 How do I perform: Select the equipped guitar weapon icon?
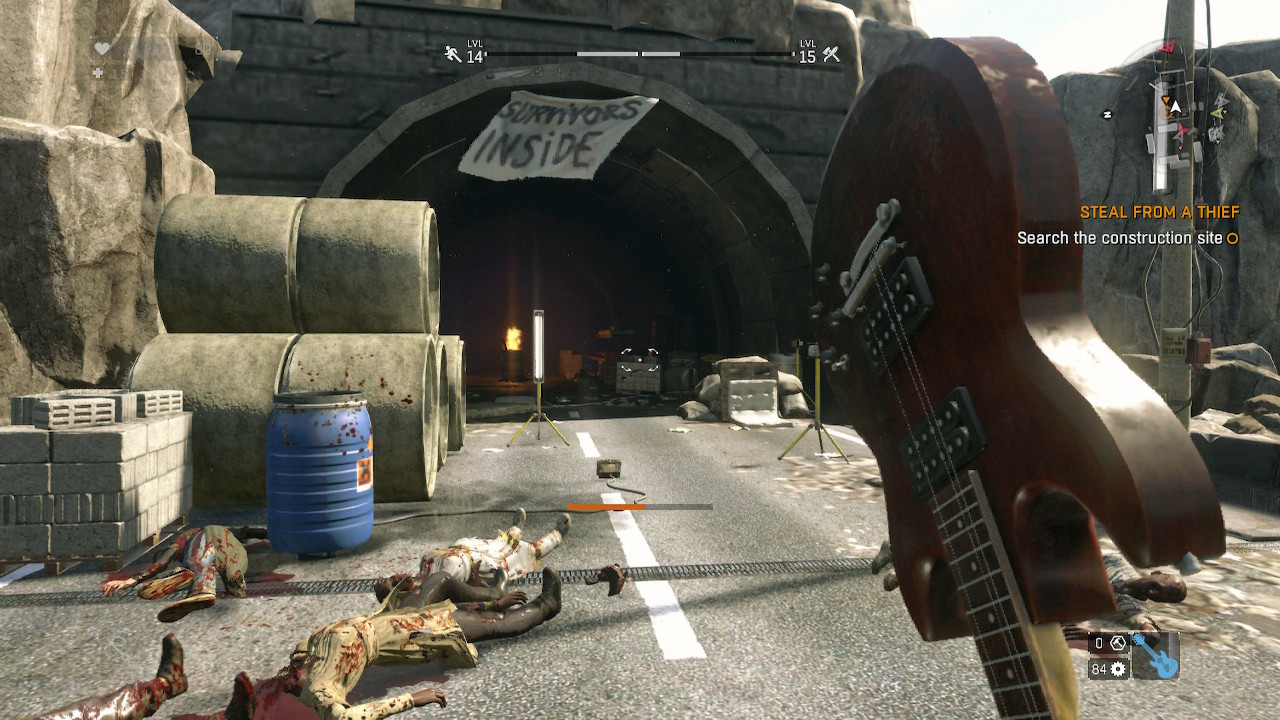point(1155,657)
